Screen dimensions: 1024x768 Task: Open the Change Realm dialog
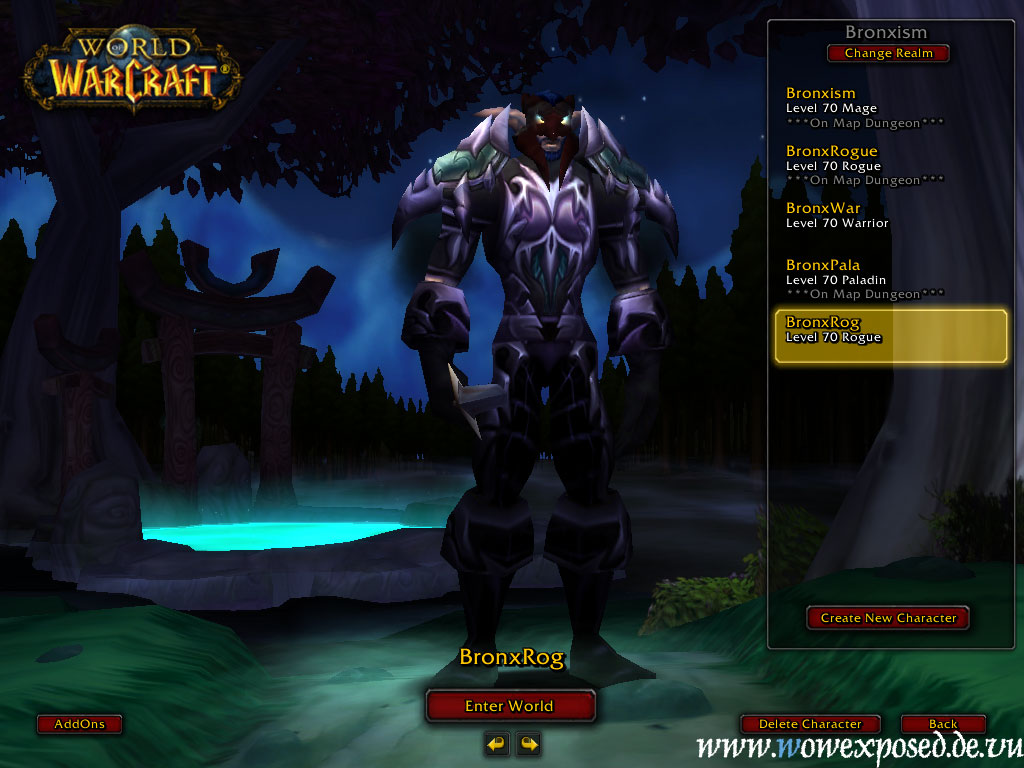888,53
